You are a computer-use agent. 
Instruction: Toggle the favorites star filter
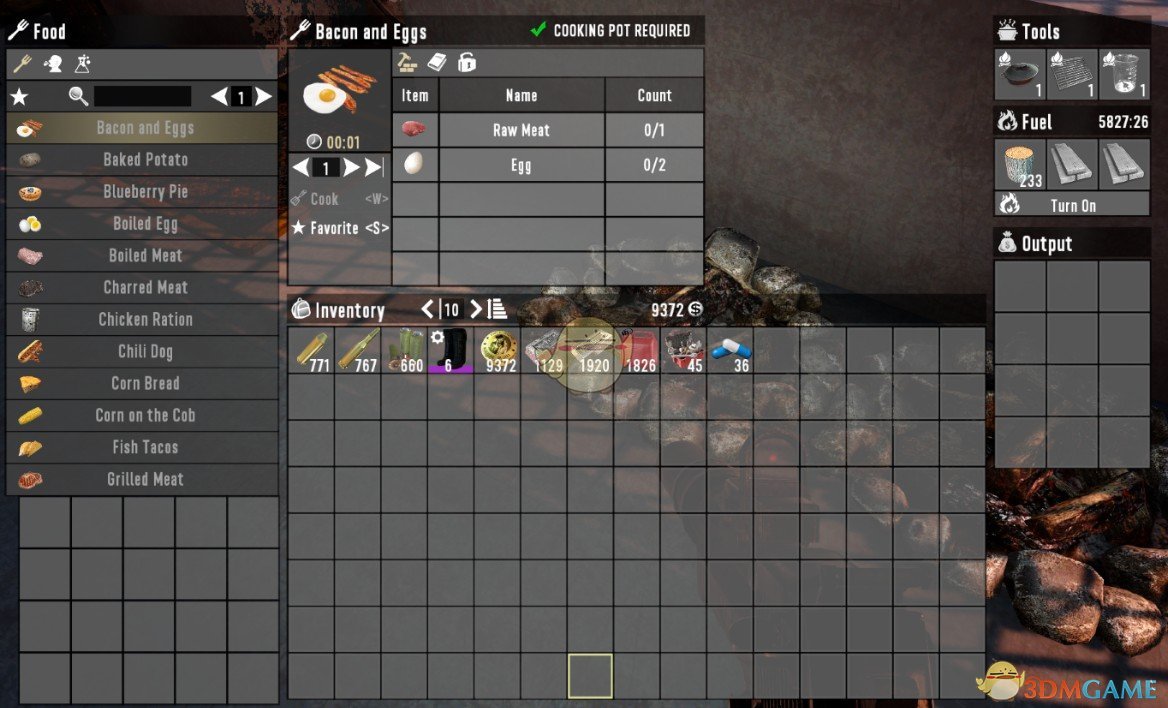point(18,97)
